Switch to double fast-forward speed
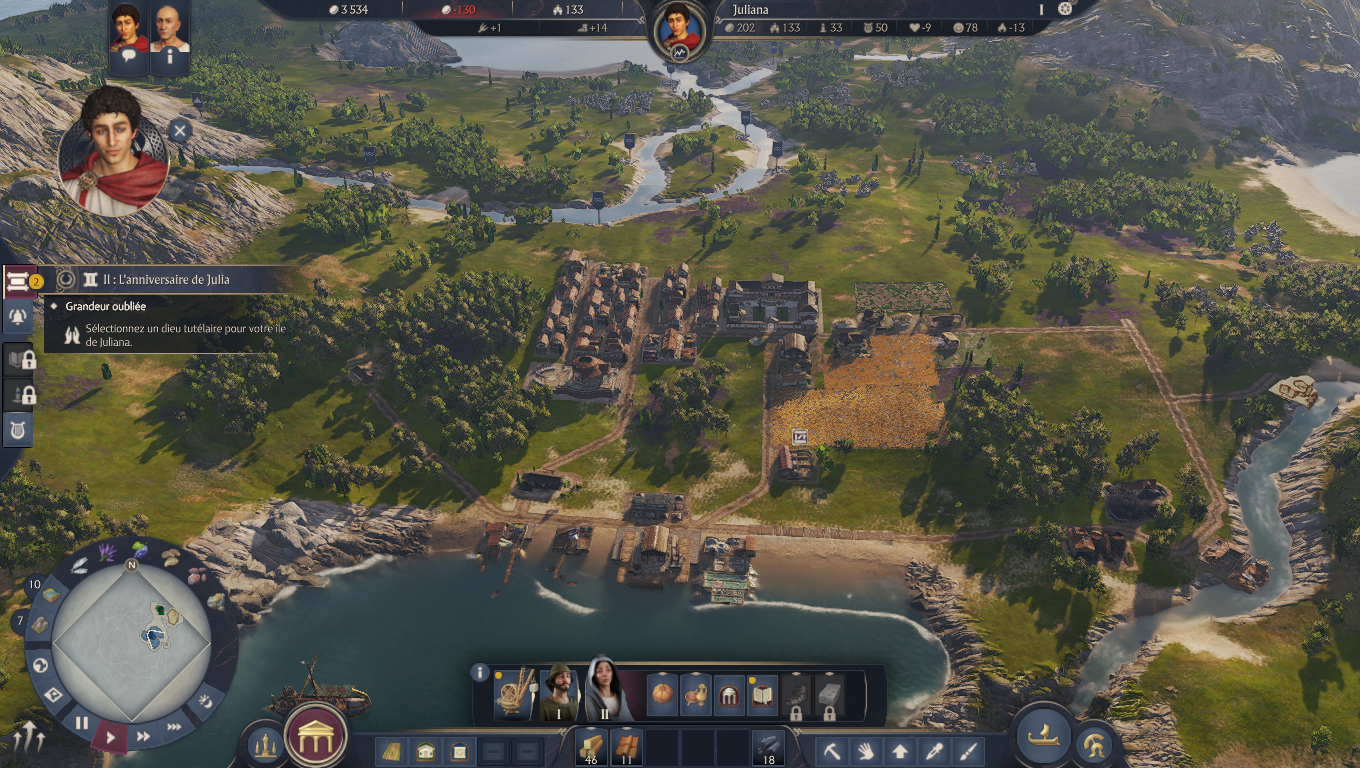Viewport: 1360px width, 768px height. point(143,737)
